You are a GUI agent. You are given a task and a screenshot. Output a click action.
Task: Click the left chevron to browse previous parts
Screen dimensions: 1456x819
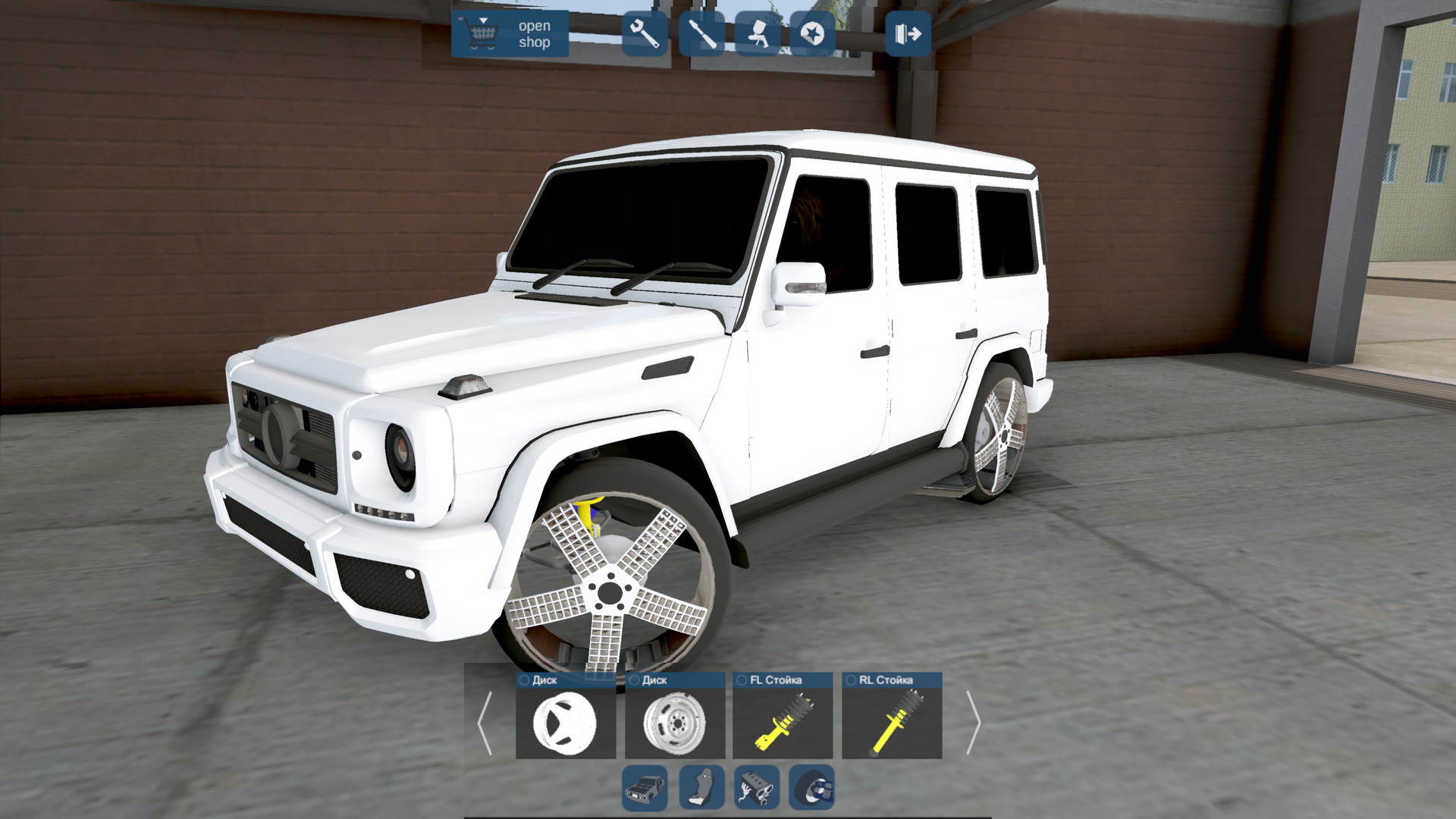point(485,723)
